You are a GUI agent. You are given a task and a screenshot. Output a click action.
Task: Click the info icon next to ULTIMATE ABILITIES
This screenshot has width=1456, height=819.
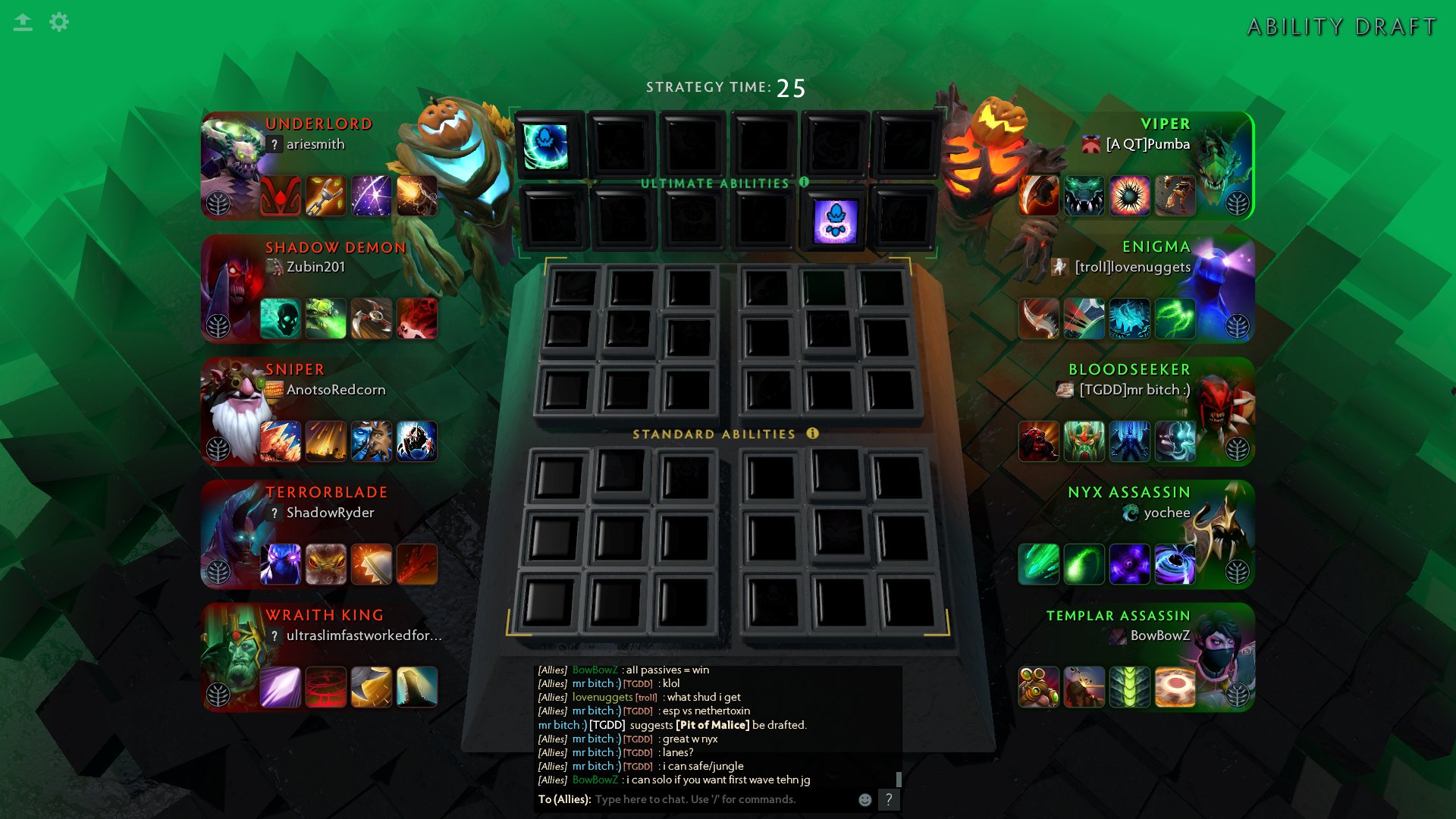803,182
